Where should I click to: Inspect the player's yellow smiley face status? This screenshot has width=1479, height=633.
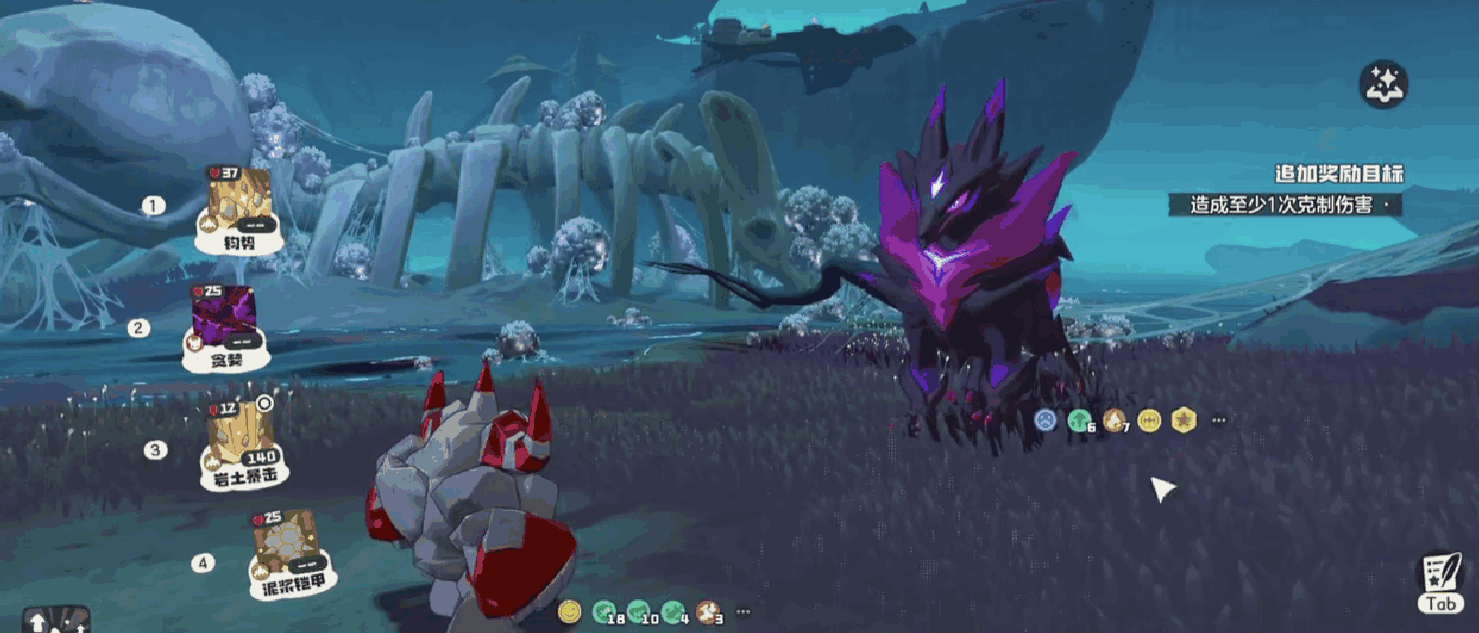point(569,610)
